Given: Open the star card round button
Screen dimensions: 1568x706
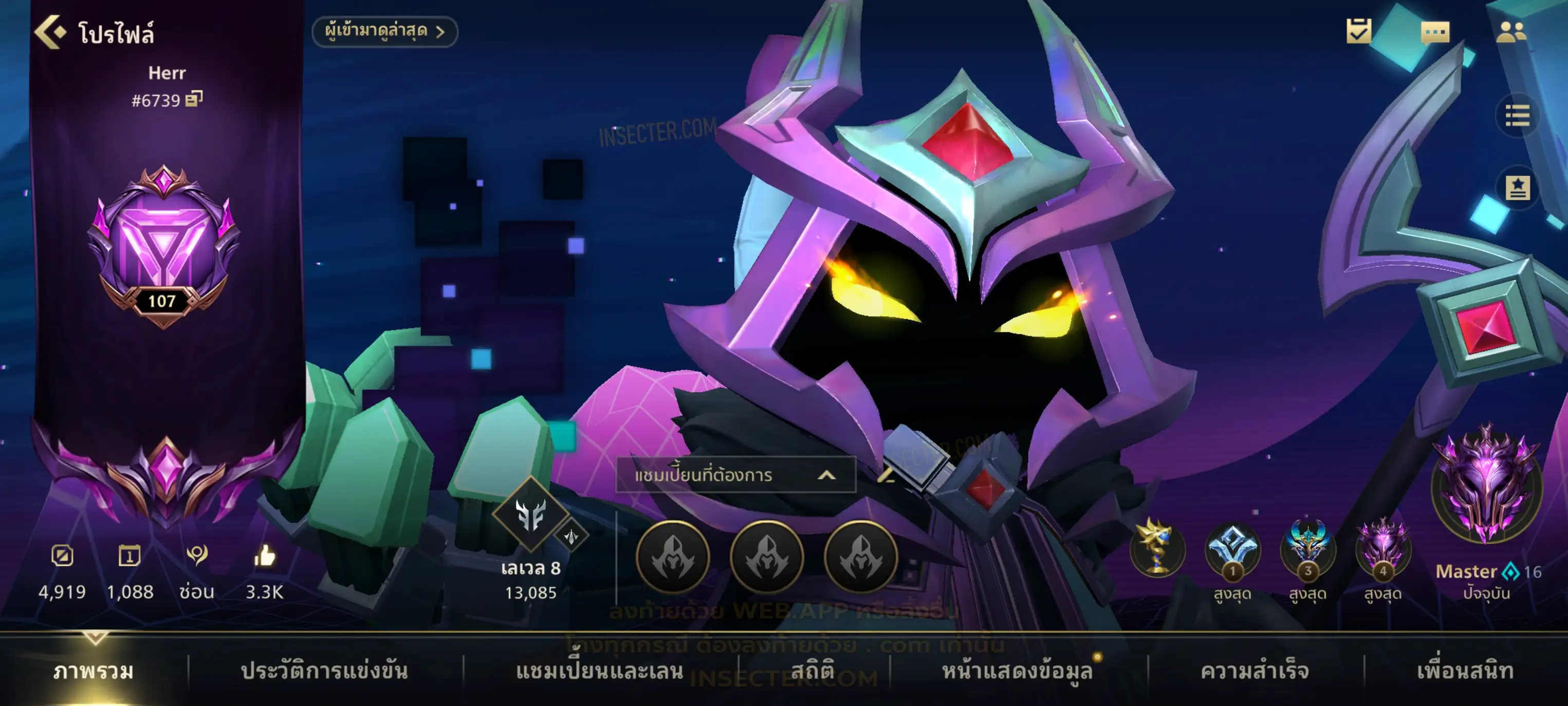Looking at the screenshot, I should (1517, 188).
